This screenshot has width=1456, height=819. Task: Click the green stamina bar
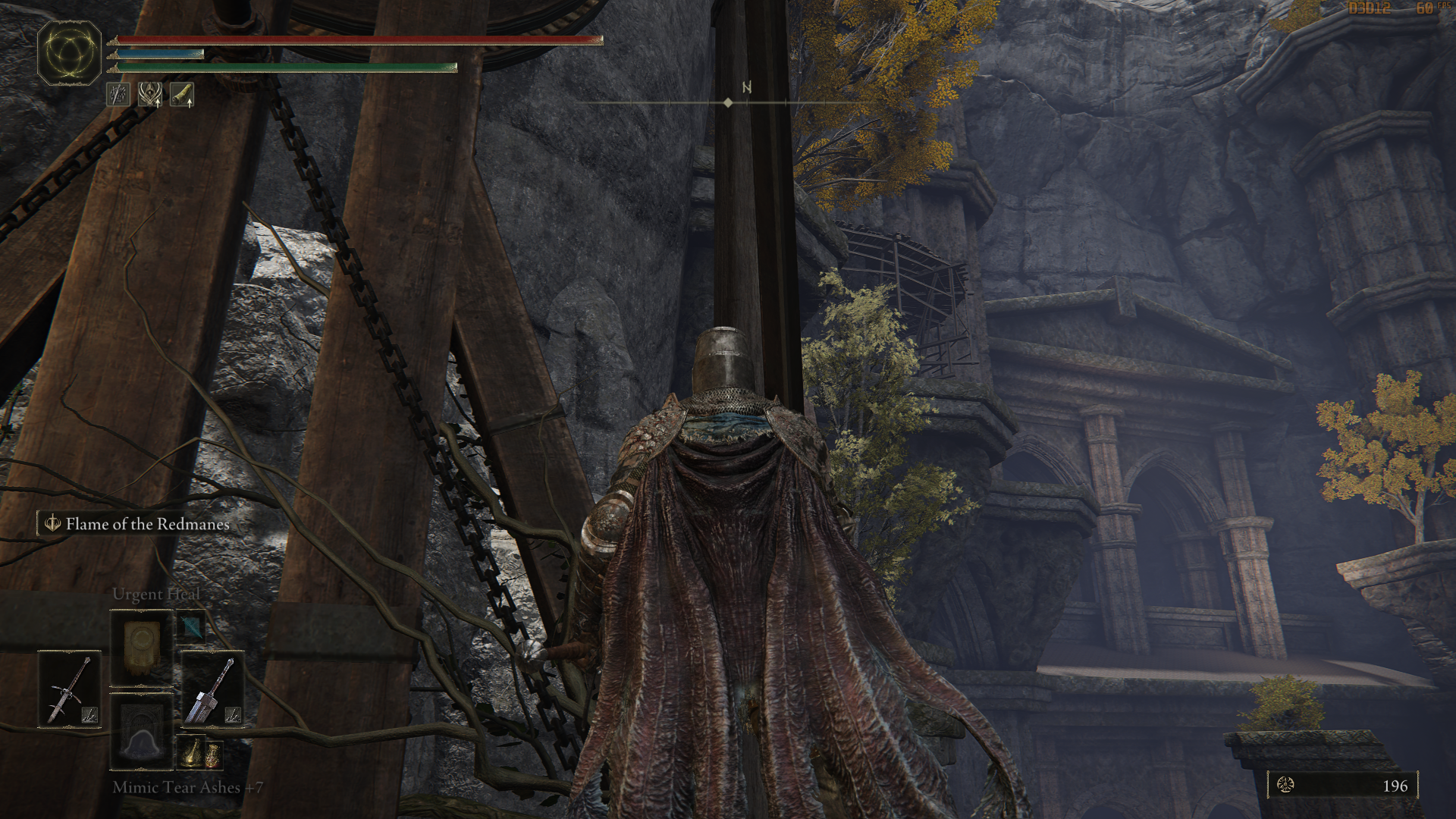pos(288,67)
